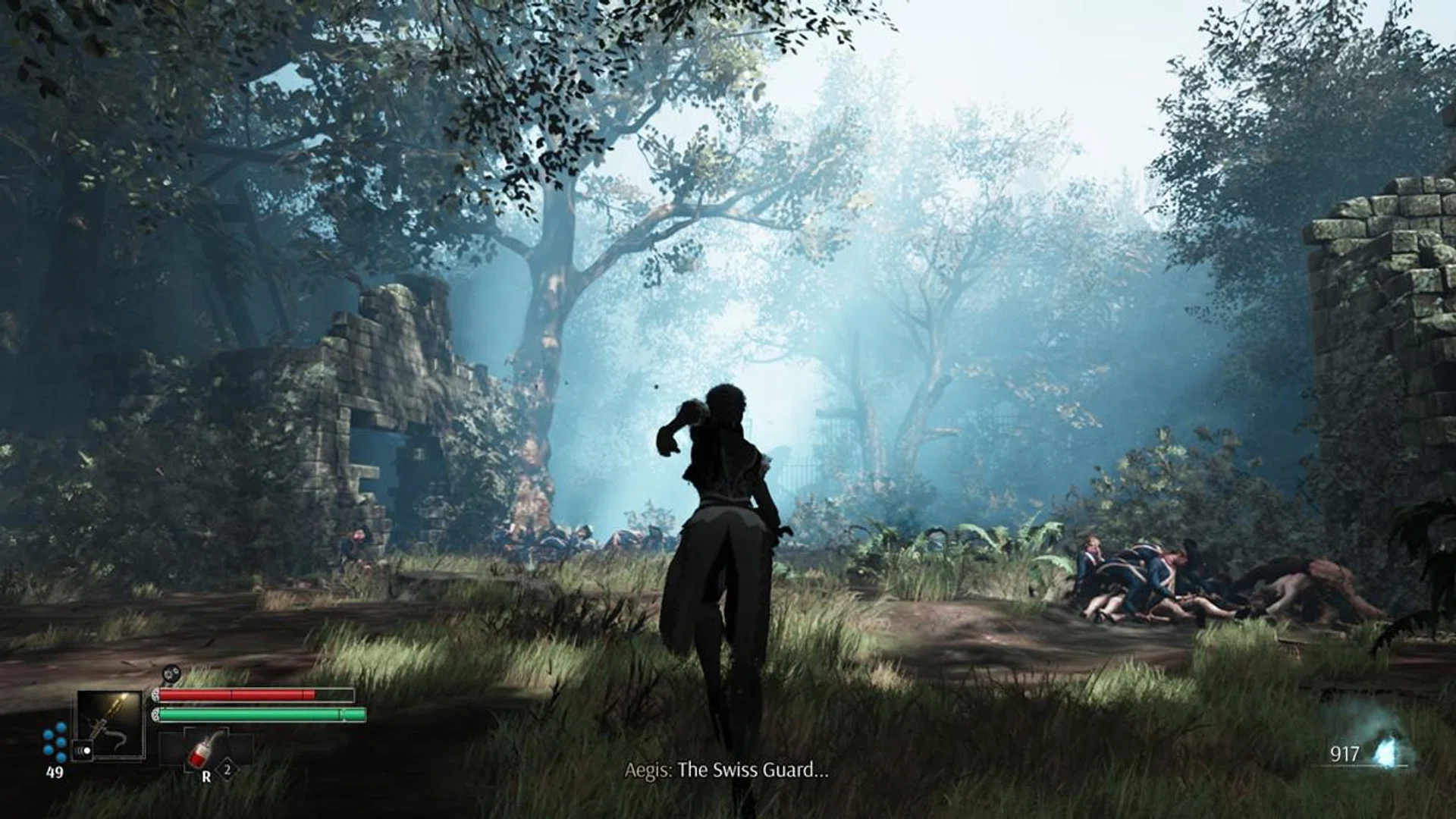Select the circular emblem left of the health bar

[155, 694]
